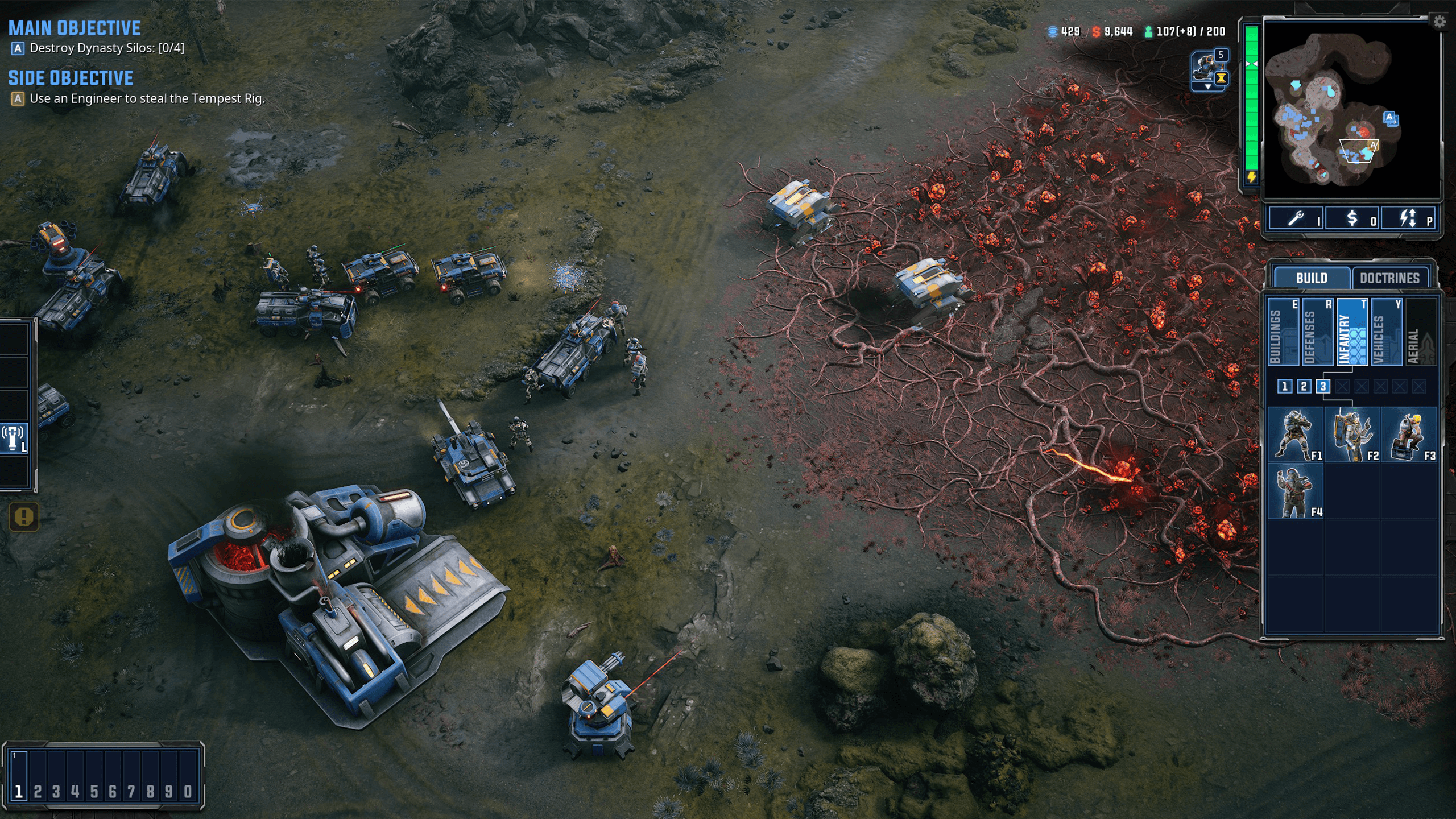Click the yellow exclamation alert icon

(24, 516)
